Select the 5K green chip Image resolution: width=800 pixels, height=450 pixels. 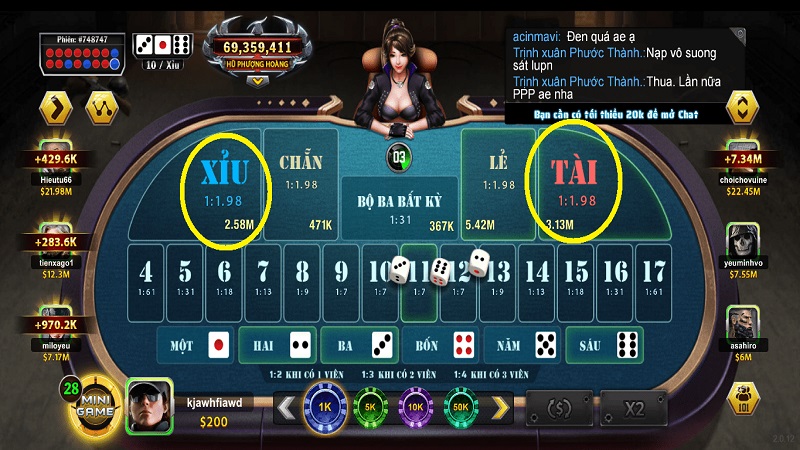coord(369,408)
